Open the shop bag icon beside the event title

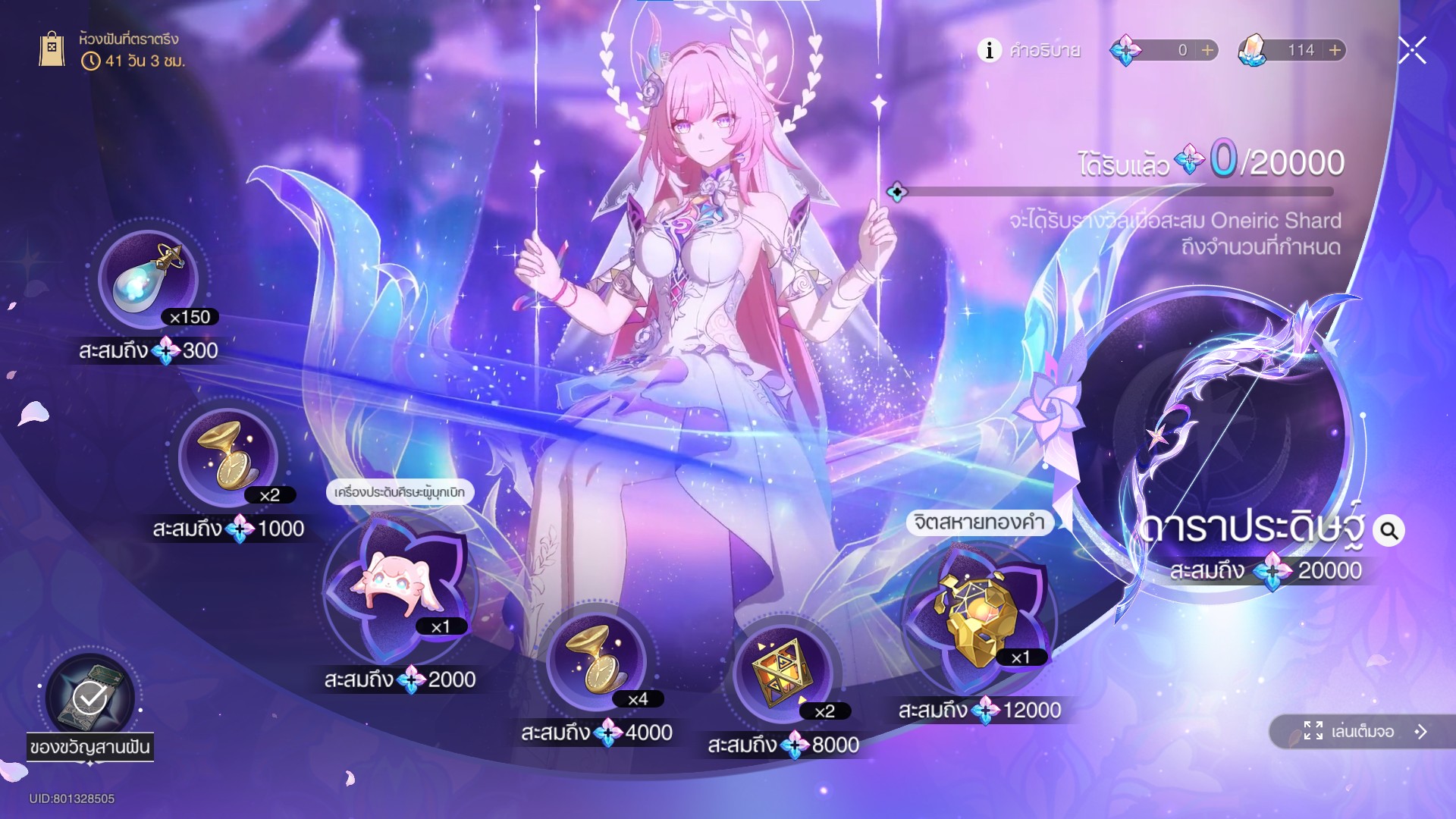[x=52, y=49]
